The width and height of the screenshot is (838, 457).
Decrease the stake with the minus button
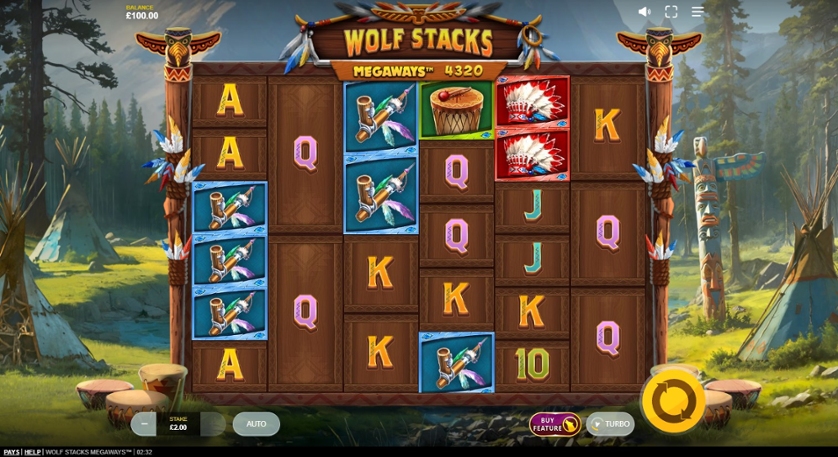click(144, 424)
